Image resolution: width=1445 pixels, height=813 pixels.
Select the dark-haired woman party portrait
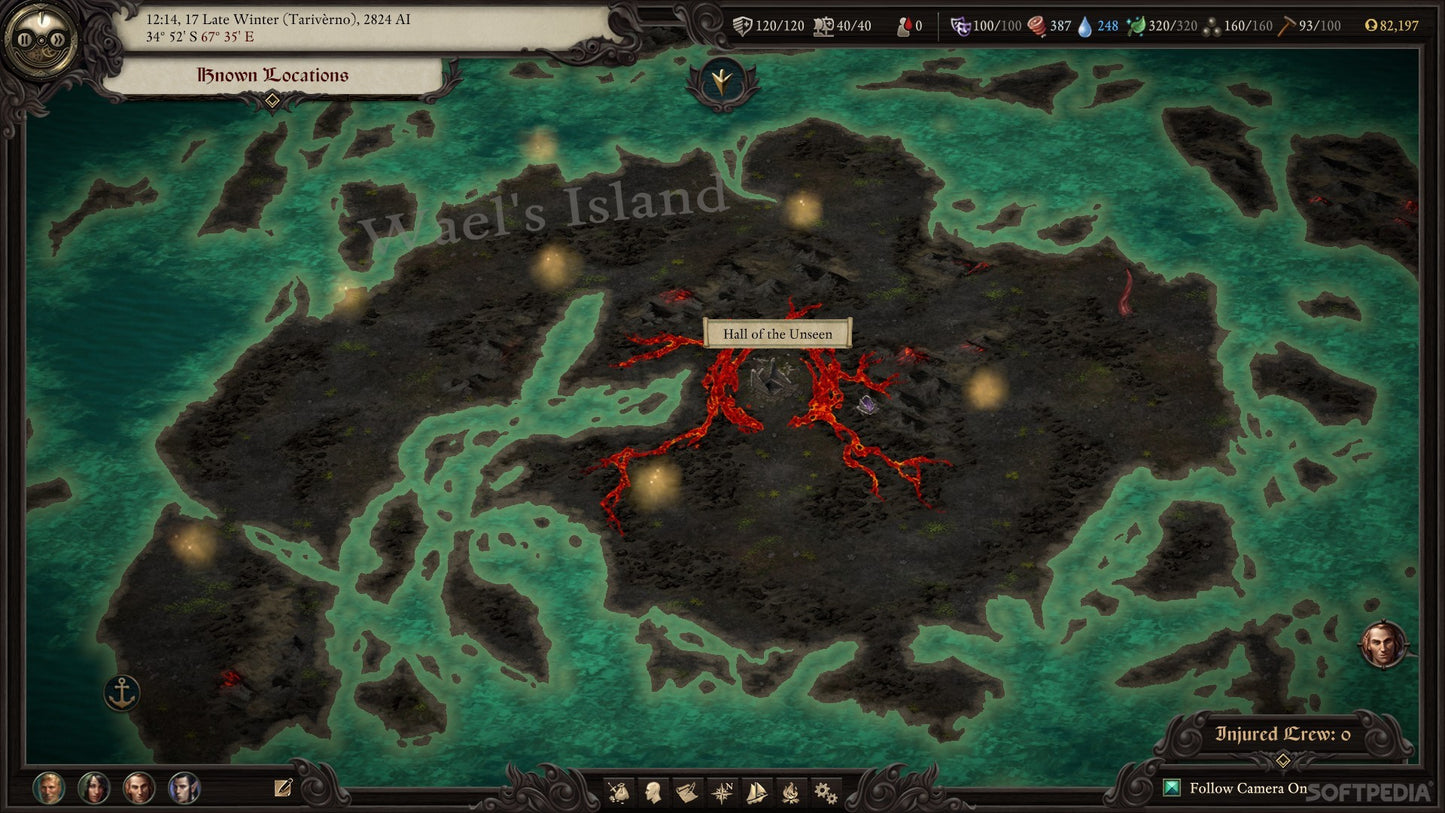coord(94,788)
